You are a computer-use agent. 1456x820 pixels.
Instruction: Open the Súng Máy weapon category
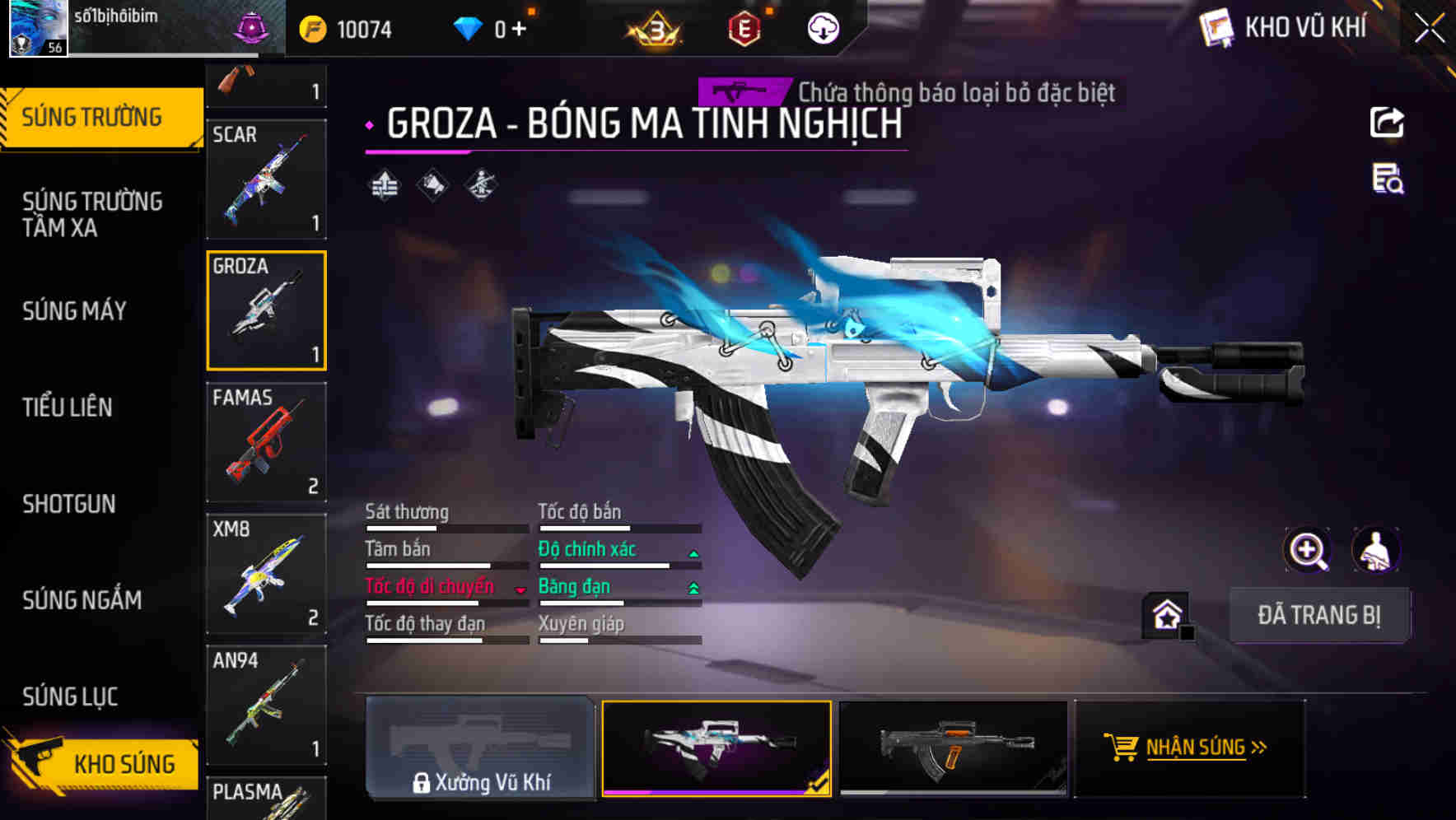75,311
